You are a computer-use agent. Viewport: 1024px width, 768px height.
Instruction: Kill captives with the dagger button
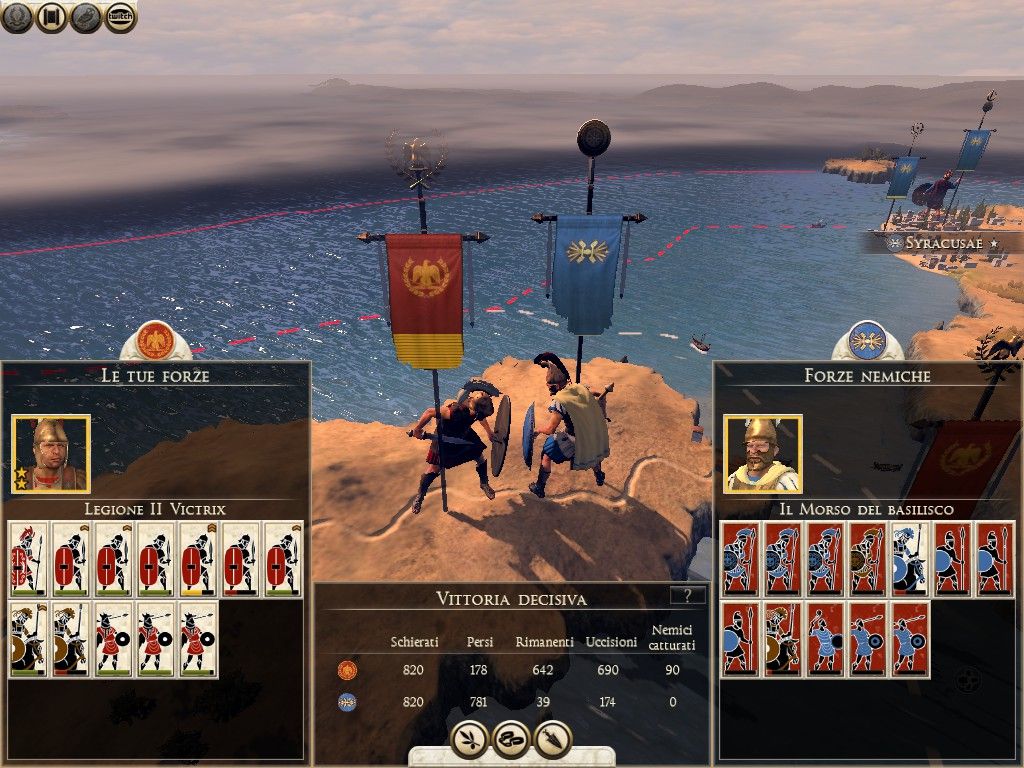[553, 739]
